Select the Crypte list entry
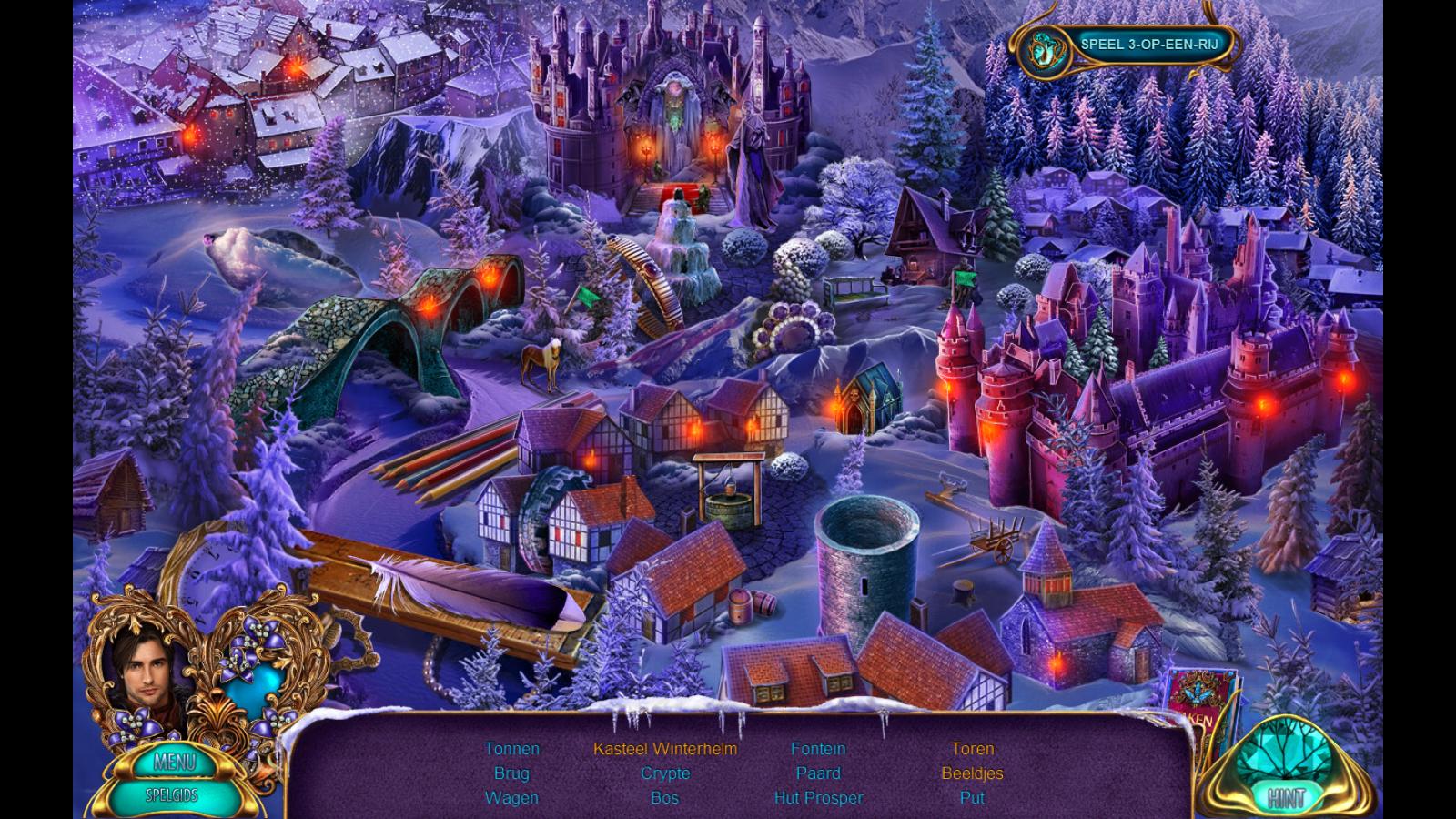This screenshot has width=1456, height=819. [x=665, y=773]
